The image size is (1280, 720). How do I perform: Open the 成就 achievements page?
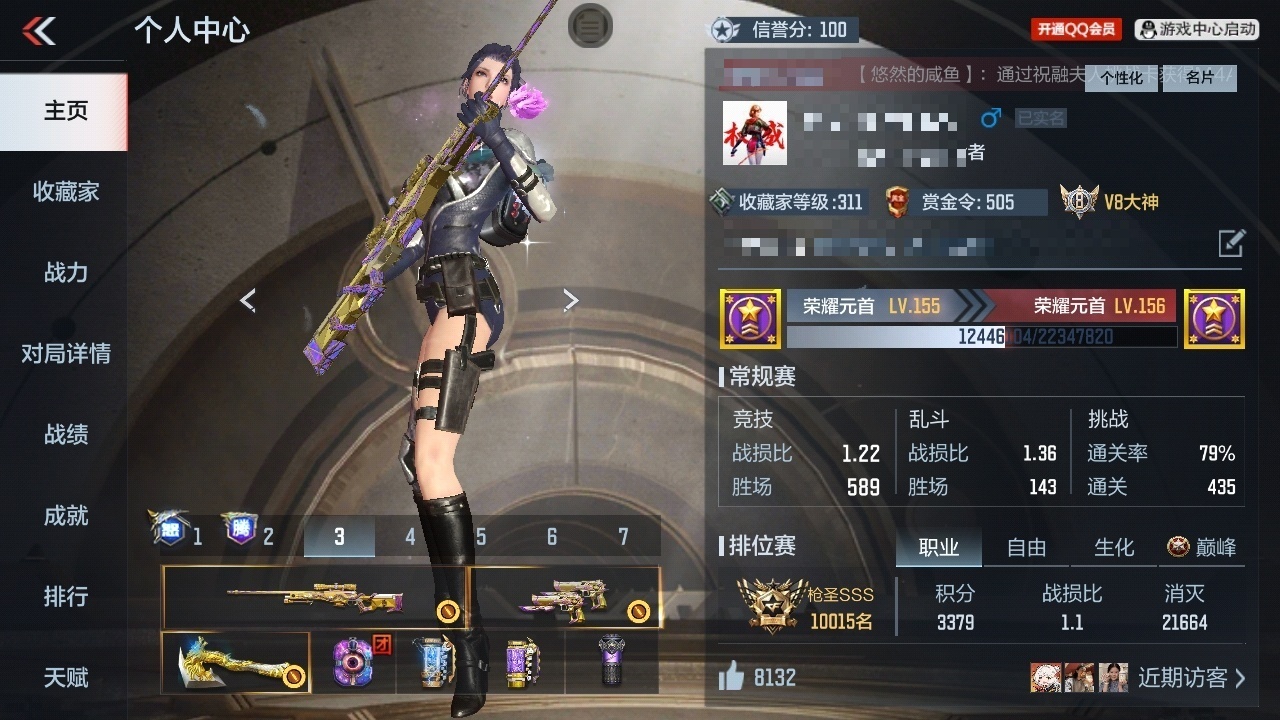coord(65,516)
